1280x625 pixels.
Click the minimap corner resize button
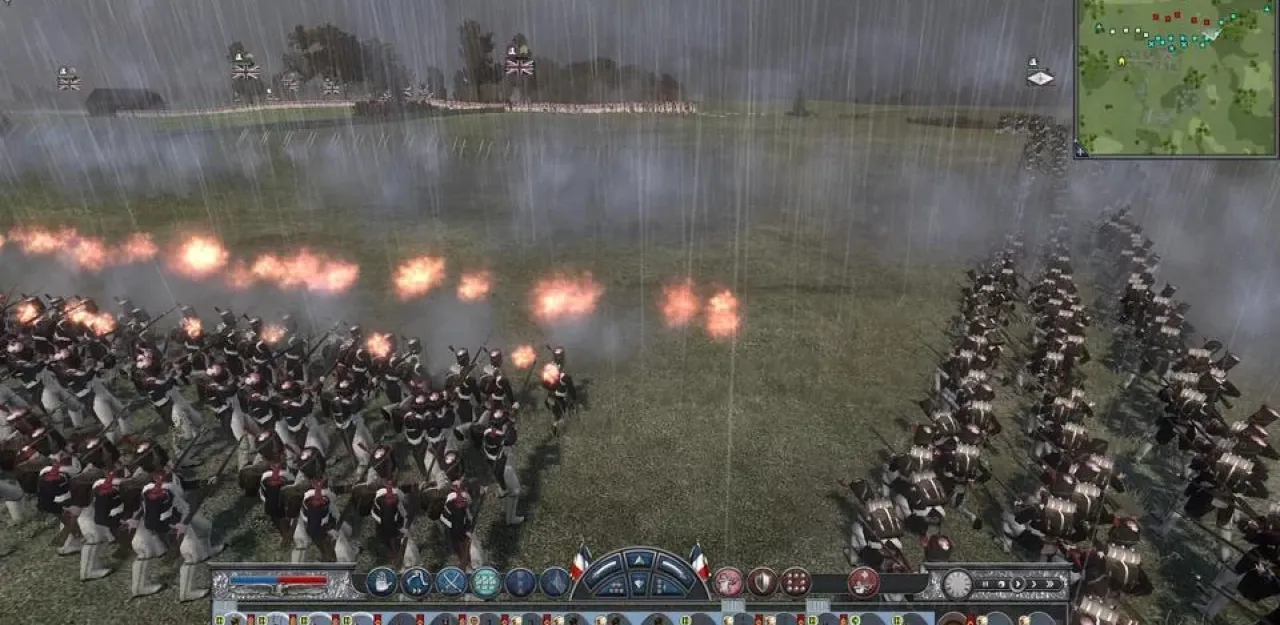(x=1081, y=150)
